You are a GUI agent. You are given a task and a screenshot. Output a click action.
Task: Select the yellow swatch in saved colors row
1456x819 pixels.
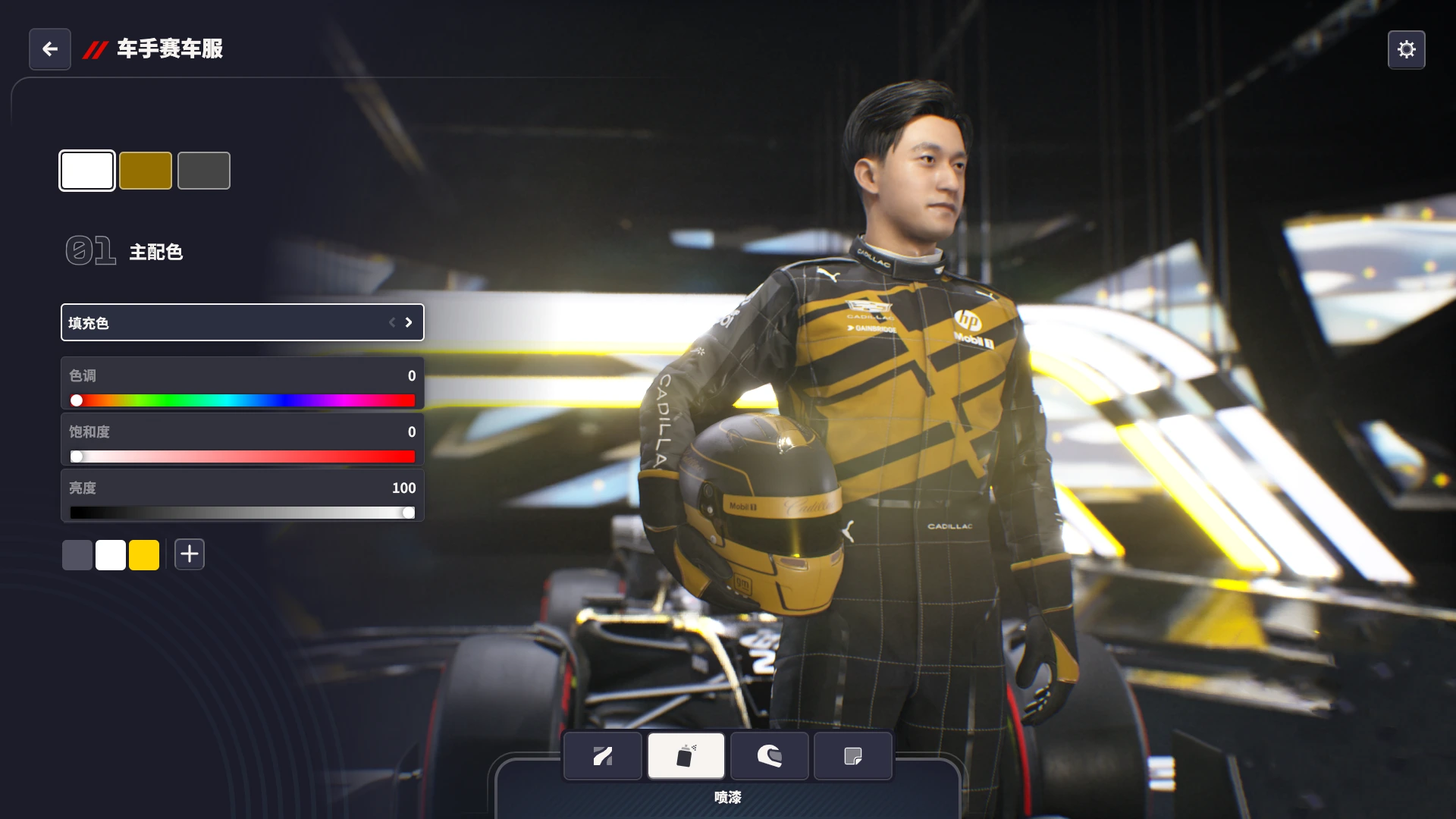click(144, 554)
